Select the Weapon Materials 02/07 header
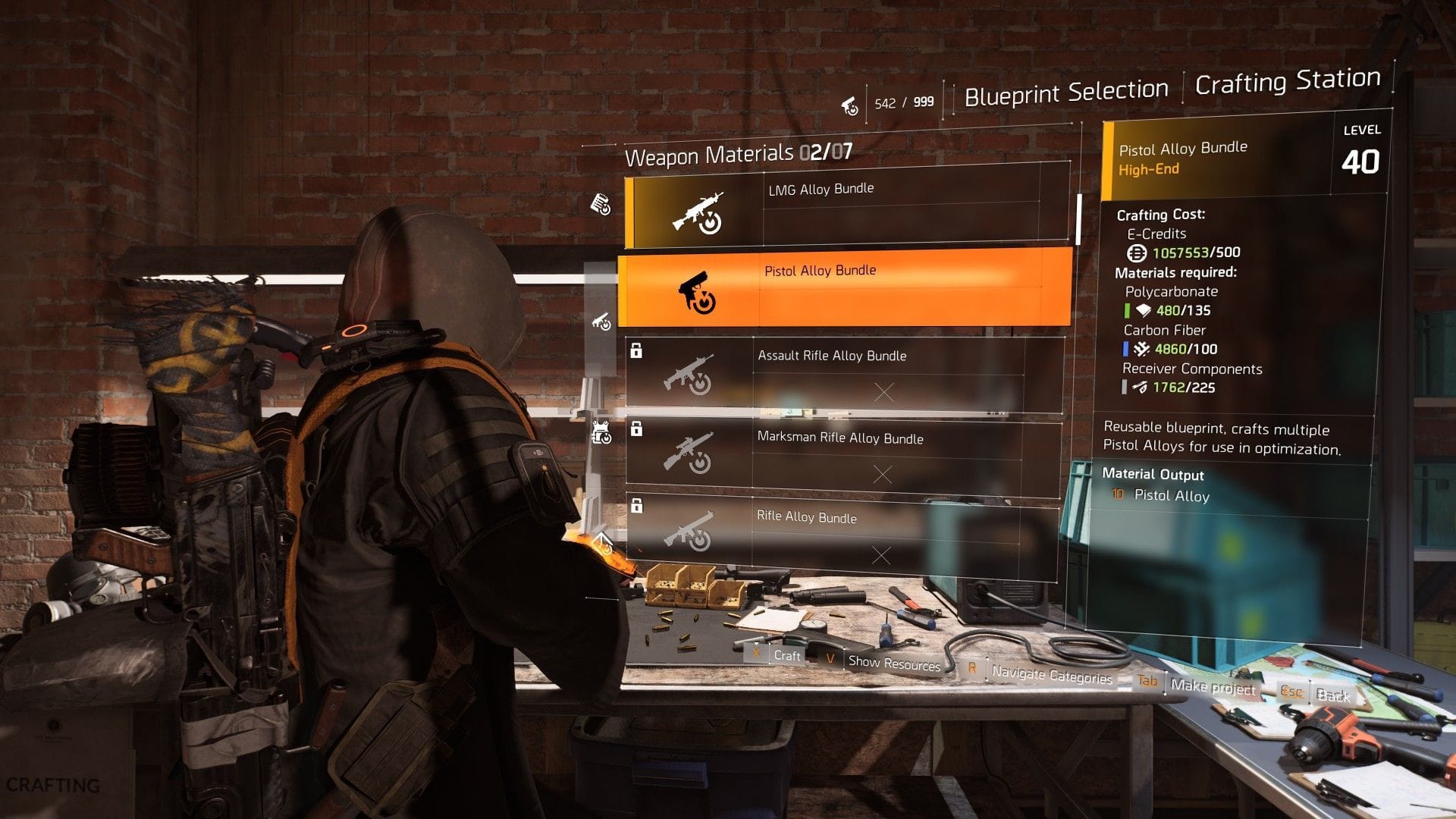 (x=740, y=156)
